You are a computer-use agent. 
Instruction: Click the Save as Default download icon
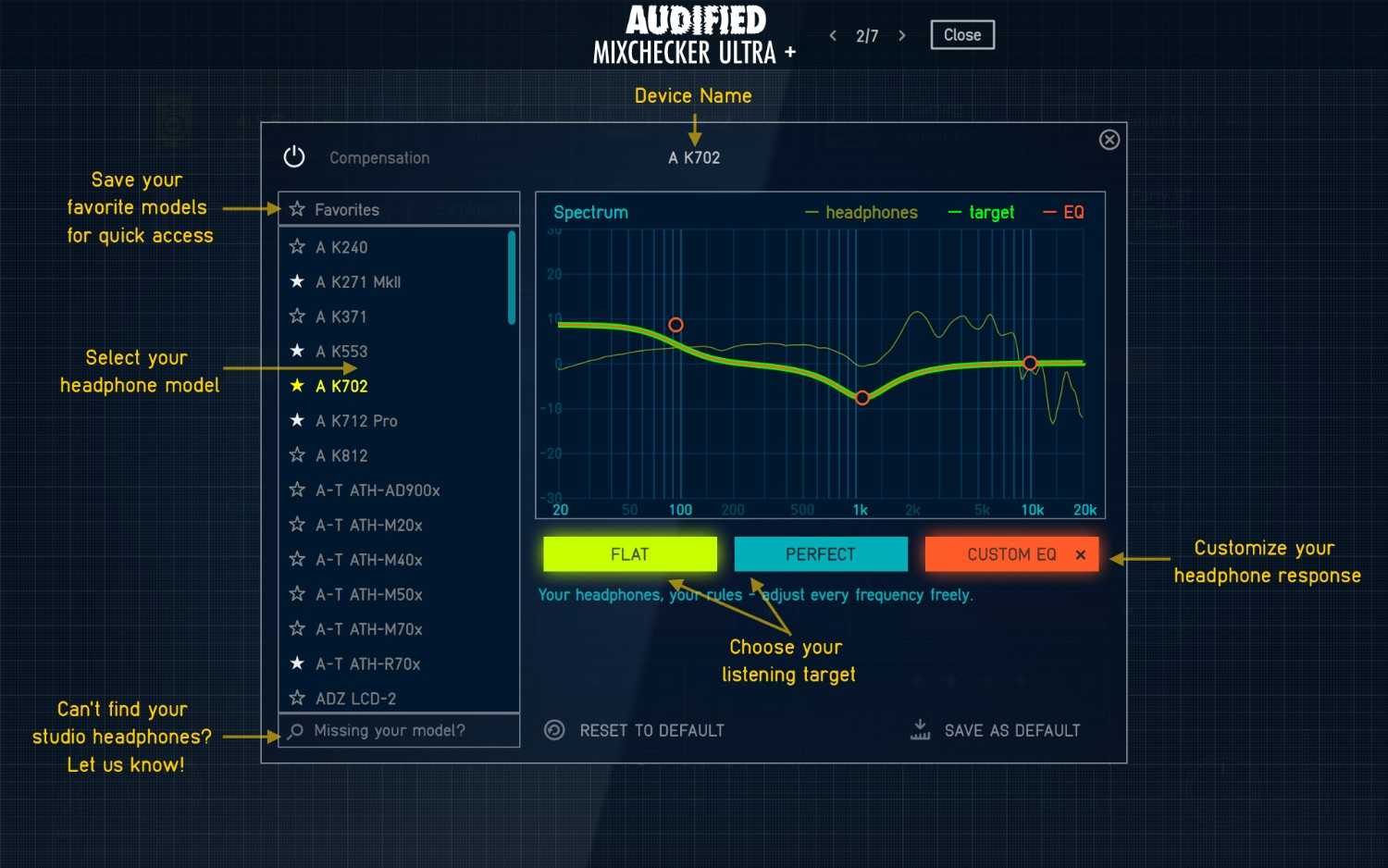click(x=920, y=730)
